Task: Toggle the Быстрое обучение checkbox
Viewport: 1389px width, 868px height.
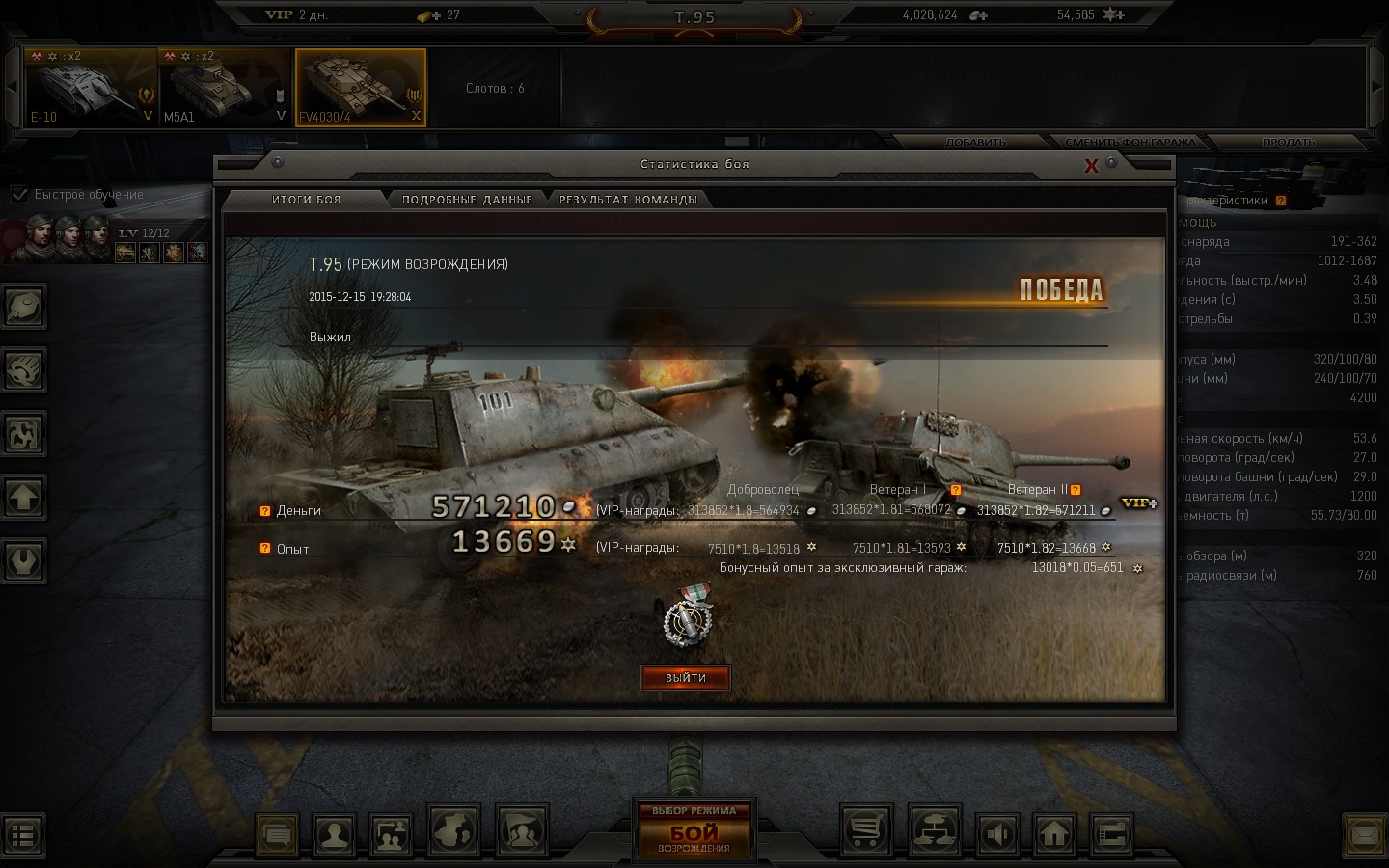Action: tap(19, 194)
